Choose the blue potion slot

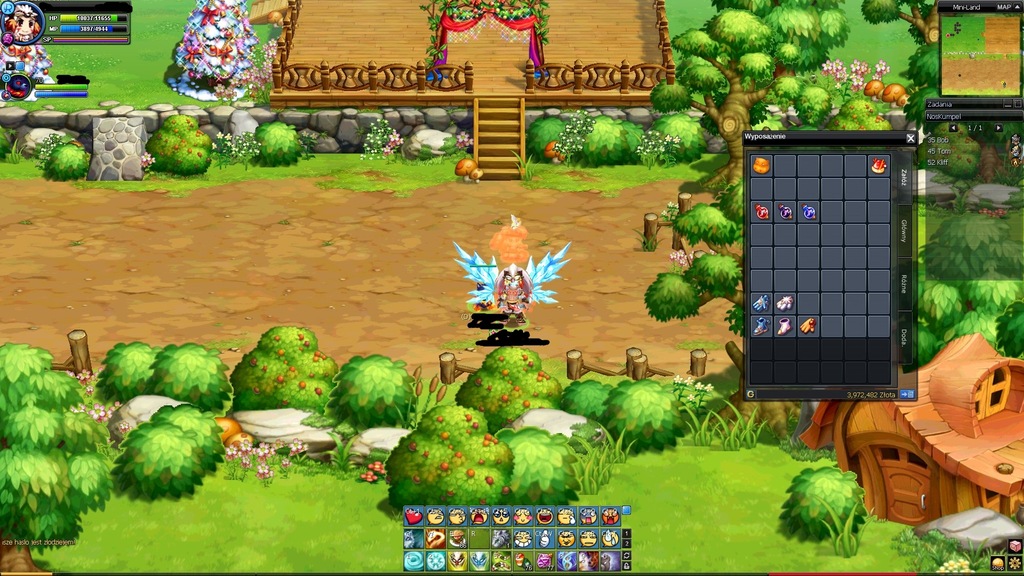pos(808,212)
